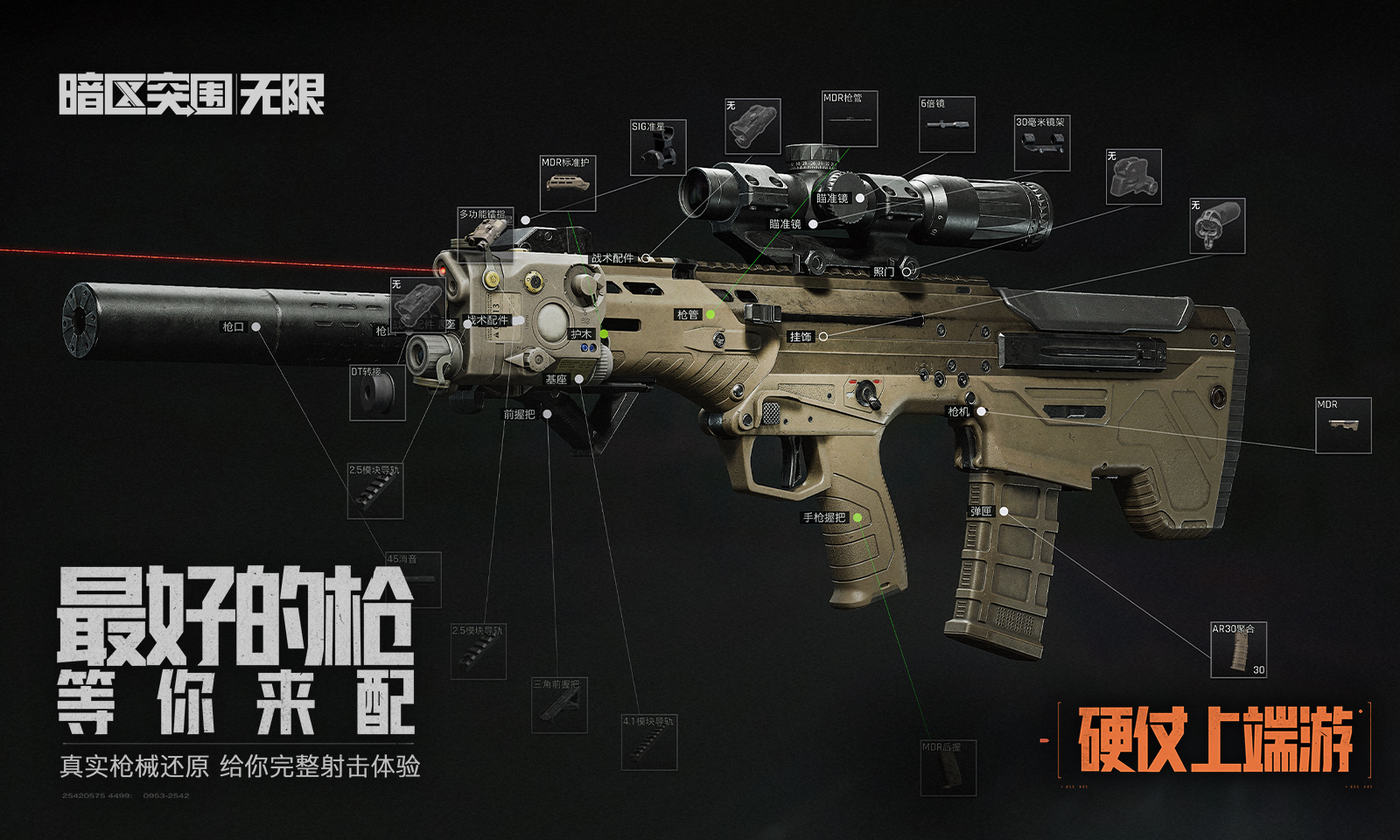The height and width of the screenshot is (840, 1400).
Task: Select the MDR标准护 handguard slot
Action: pos(567,184)
